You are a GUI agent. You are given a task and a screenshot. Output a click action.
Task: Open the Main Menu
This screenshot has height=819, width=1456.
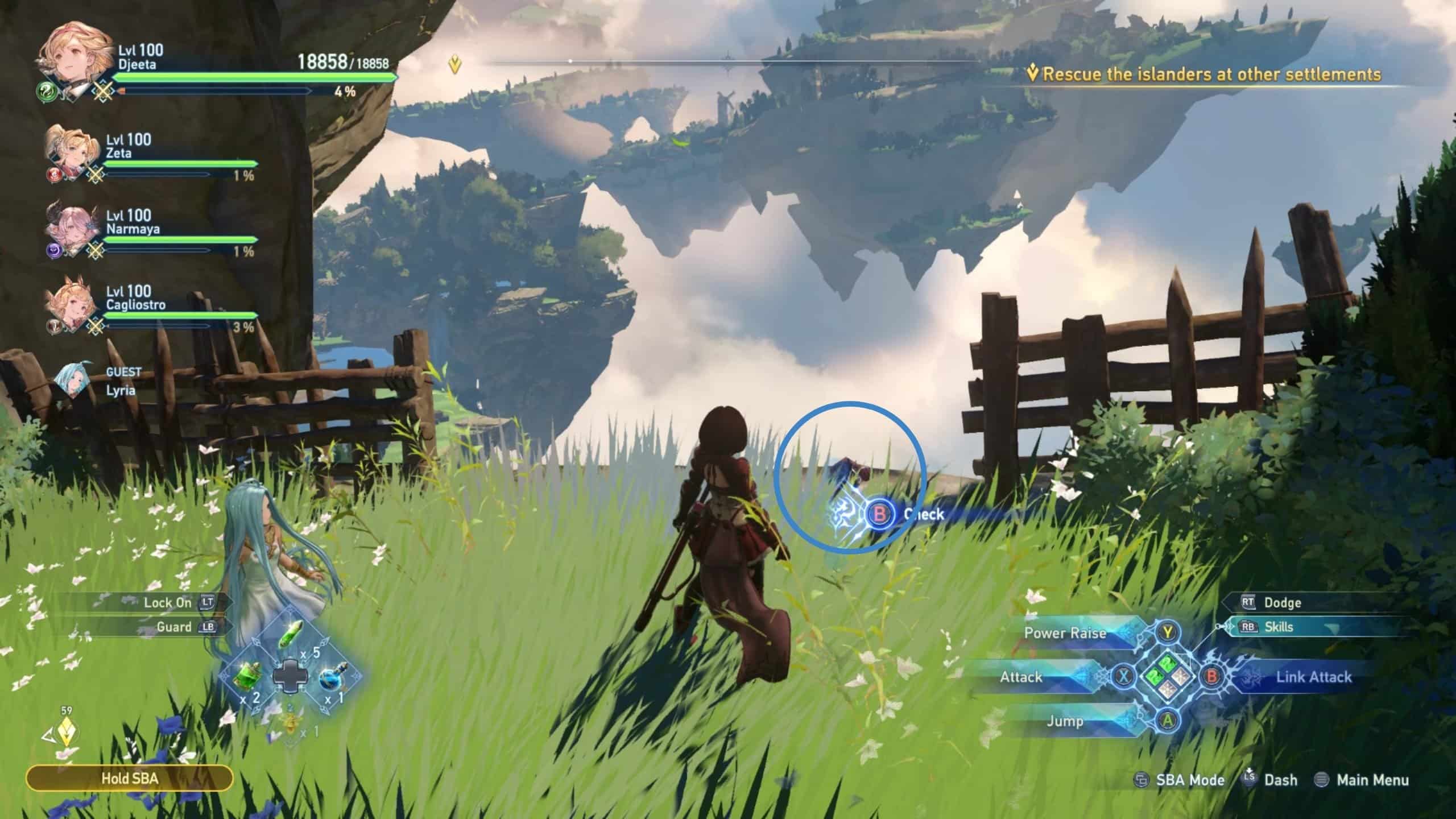1396,780
